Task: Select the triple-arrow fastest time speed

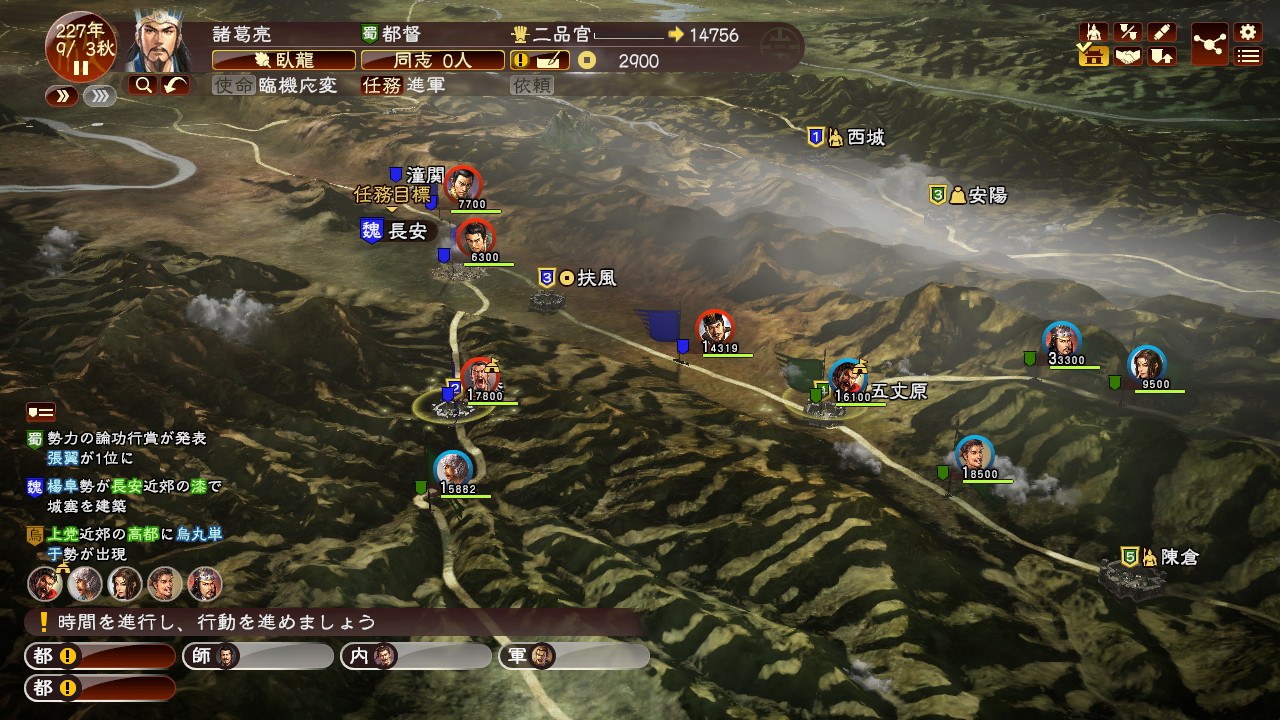Action: click(100, 96)
